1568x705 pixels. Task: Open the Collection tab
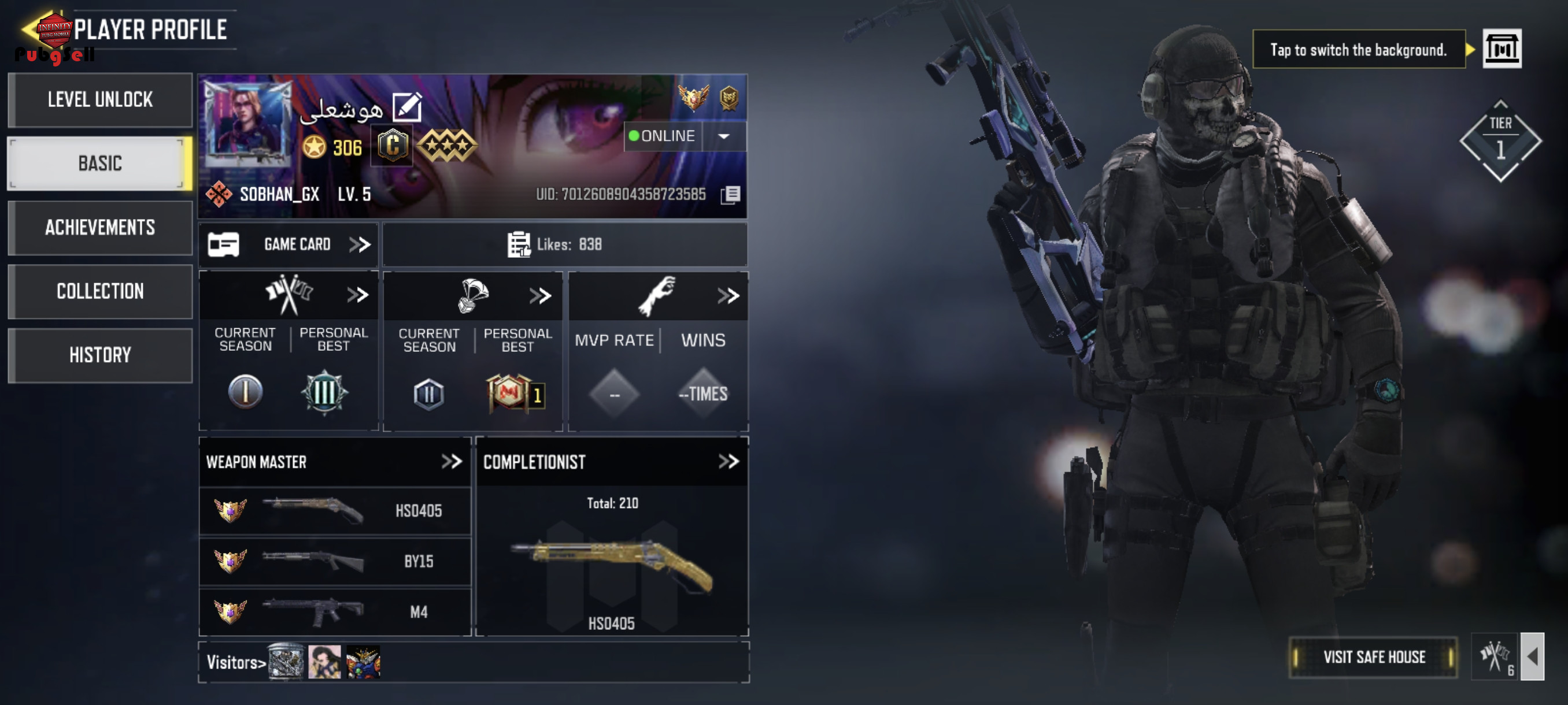tap(101, 291)
